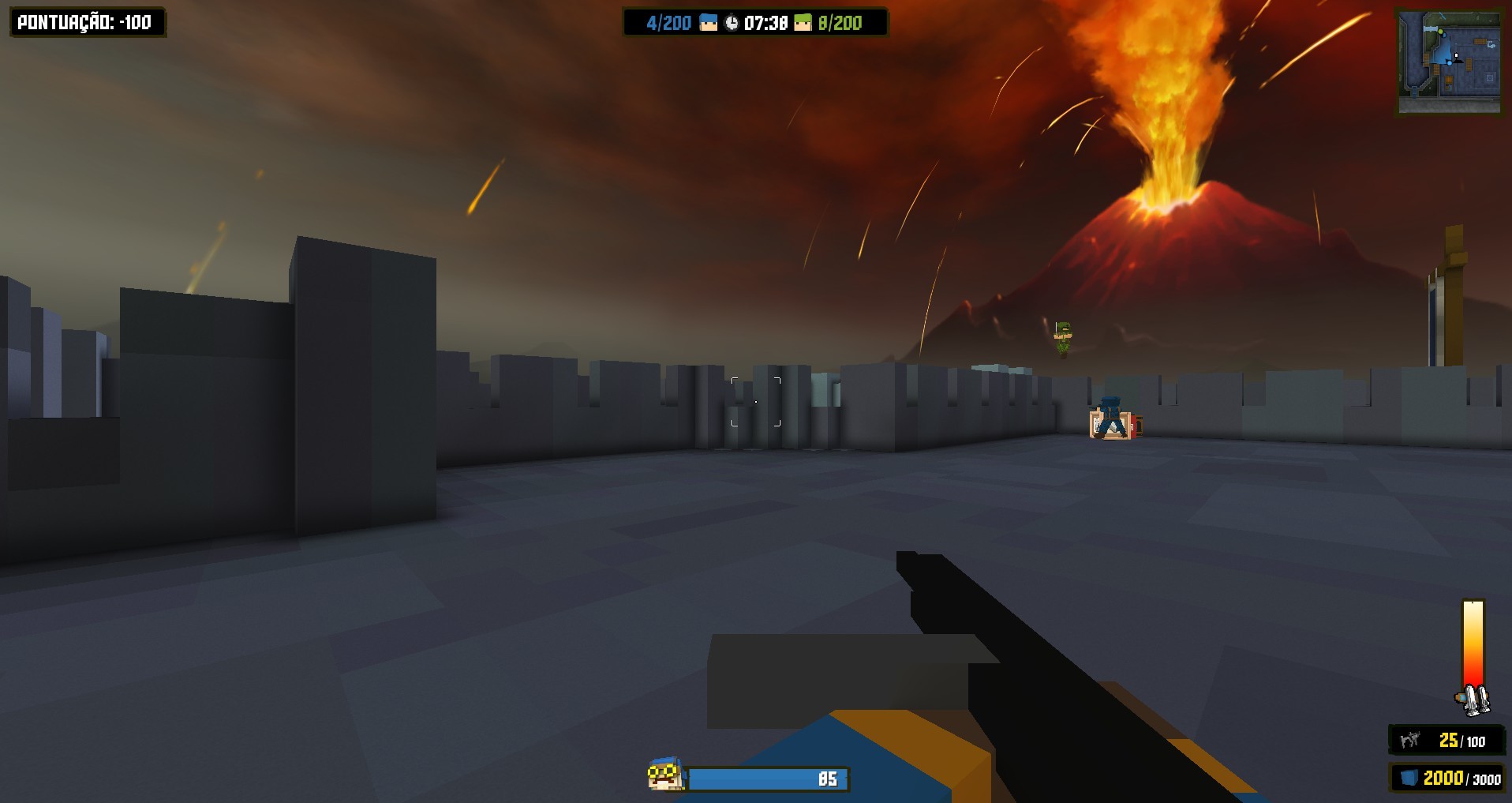The height and width of the screenshot is (803, 1512).
Task: Click the blue team player head icon
Action: [709, 22]
